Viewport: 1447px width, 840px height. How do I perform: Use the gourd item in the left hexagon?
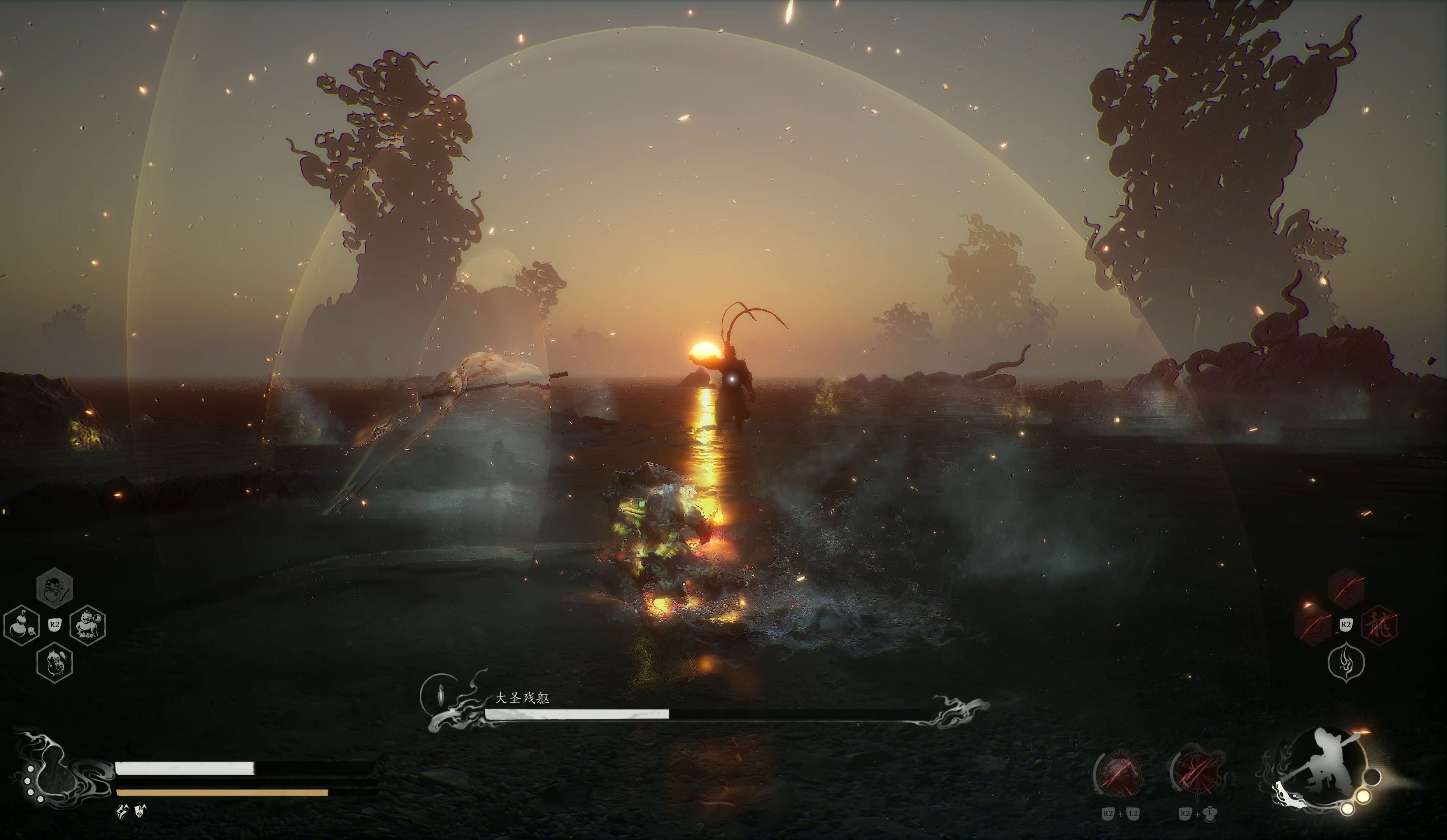pyautogui.click(x=22, y=625)
